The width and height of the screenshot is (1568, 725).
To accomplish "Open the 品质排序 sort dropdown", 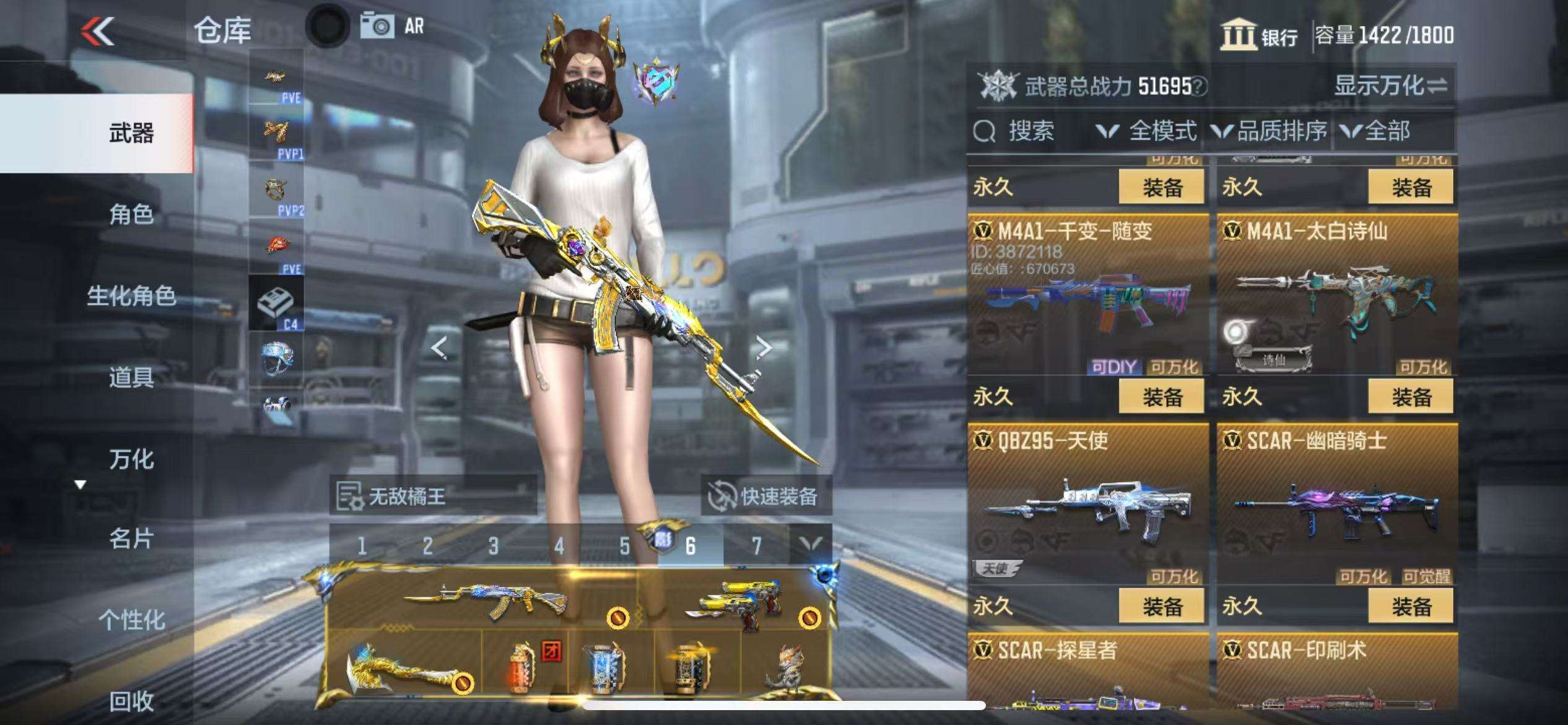I will click(x=1270, y=131).
